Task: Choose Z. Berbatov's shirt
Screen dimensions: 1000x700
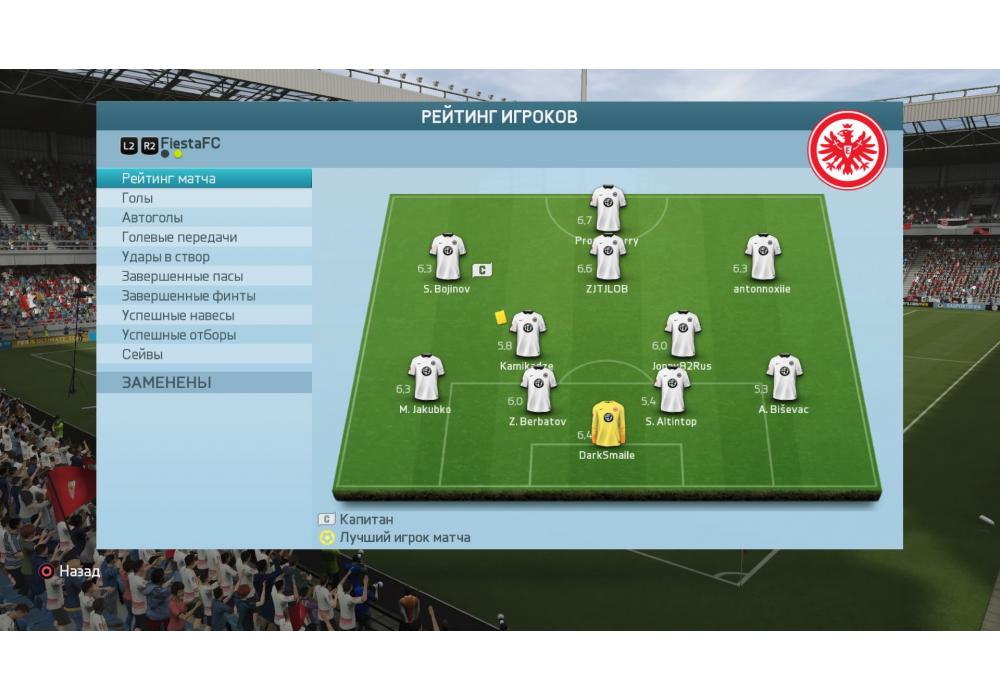Action: pyautogui.click(x=538, y=391)
